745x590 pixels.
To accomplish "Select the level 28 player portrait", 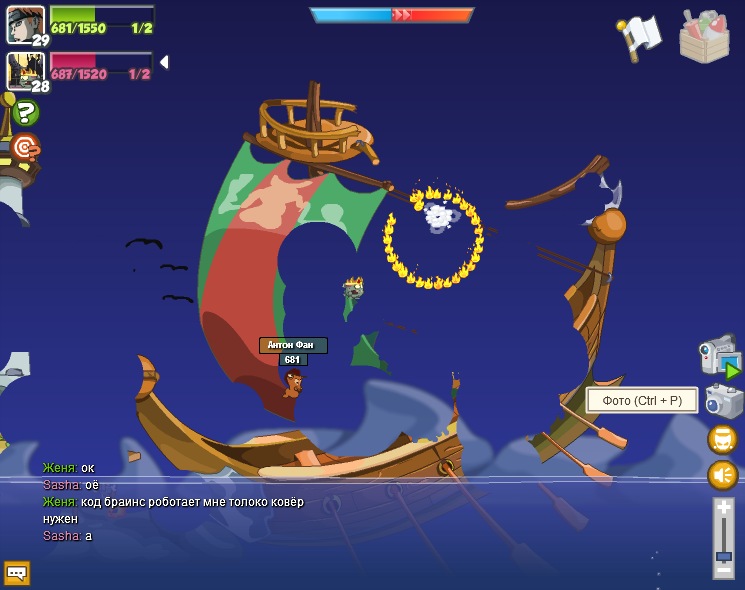I will coord(23,70).
